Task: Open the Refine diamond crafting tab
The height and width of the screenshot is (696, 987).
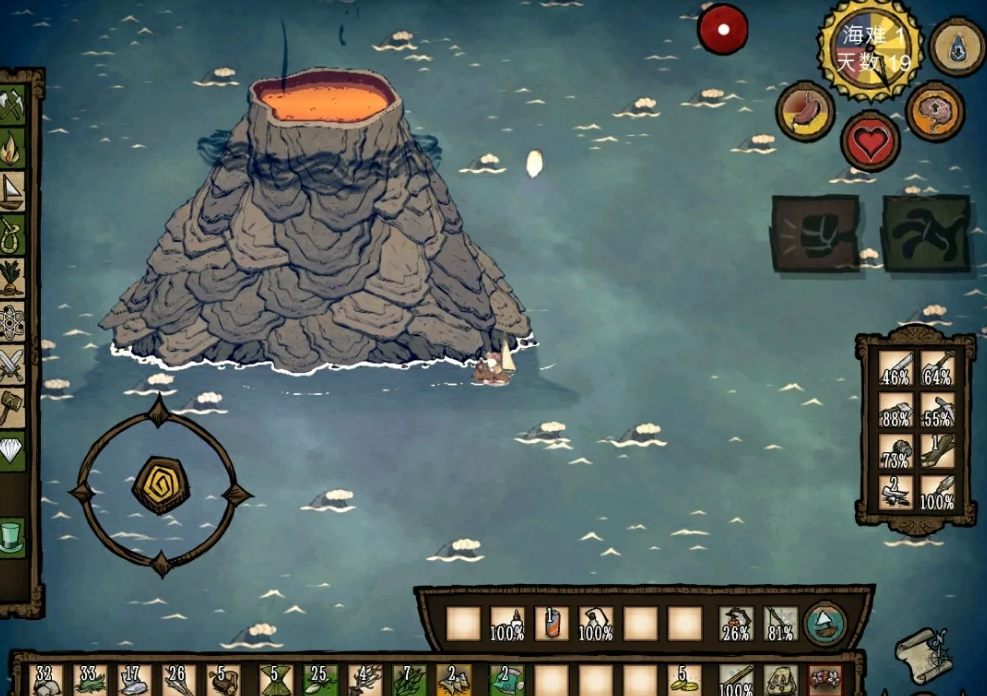Action: [12, 451]
